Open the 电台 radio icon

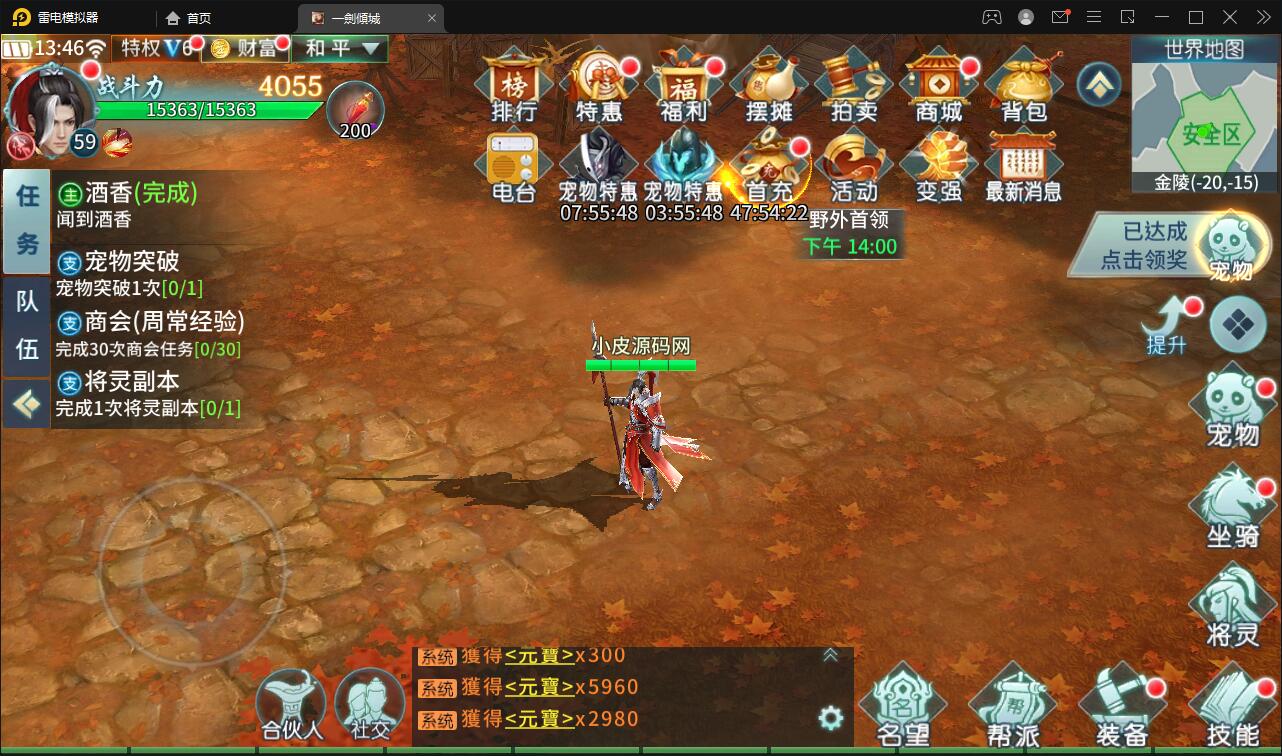point(514,167)
